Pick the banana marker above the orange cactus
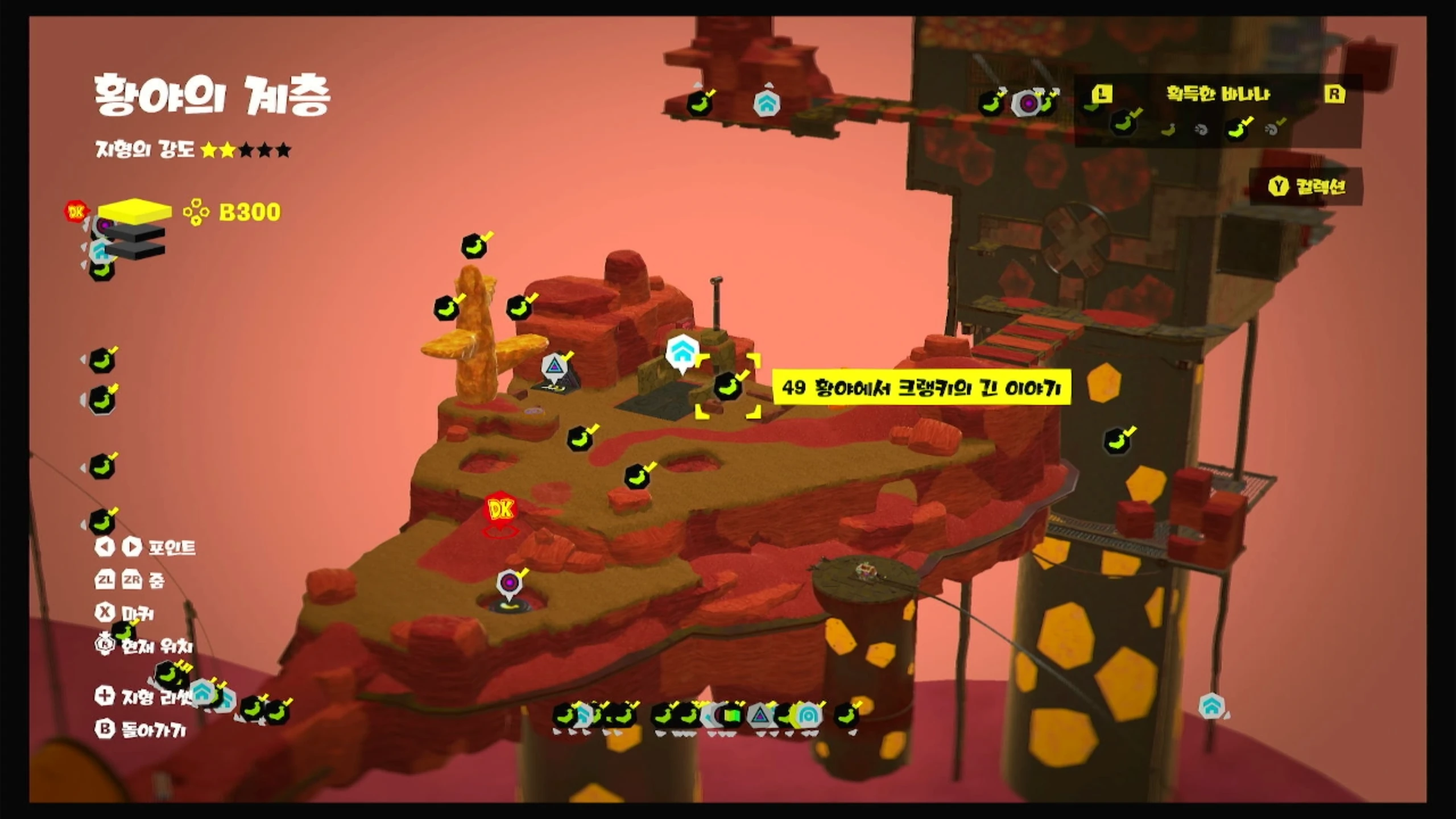Image resolution: width=1456 pixels, height=819 pixels. (x=474, y=247)
